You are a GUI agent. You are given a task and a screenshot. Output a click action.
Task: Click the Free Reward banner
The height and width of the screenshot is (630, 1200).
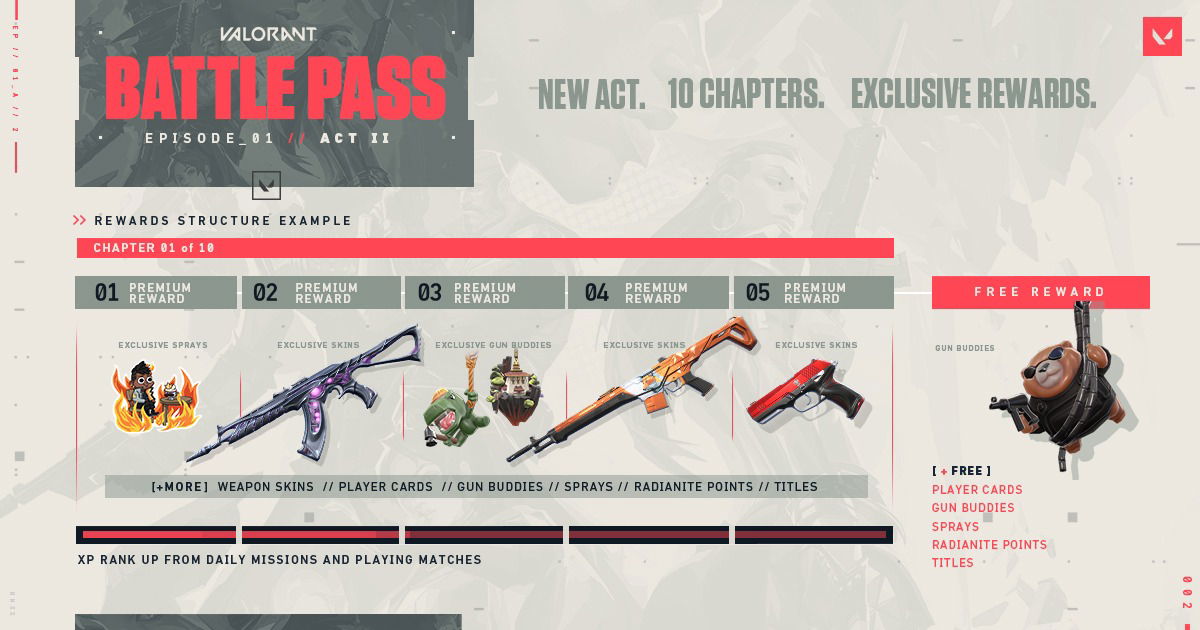tap(1040, 292)
